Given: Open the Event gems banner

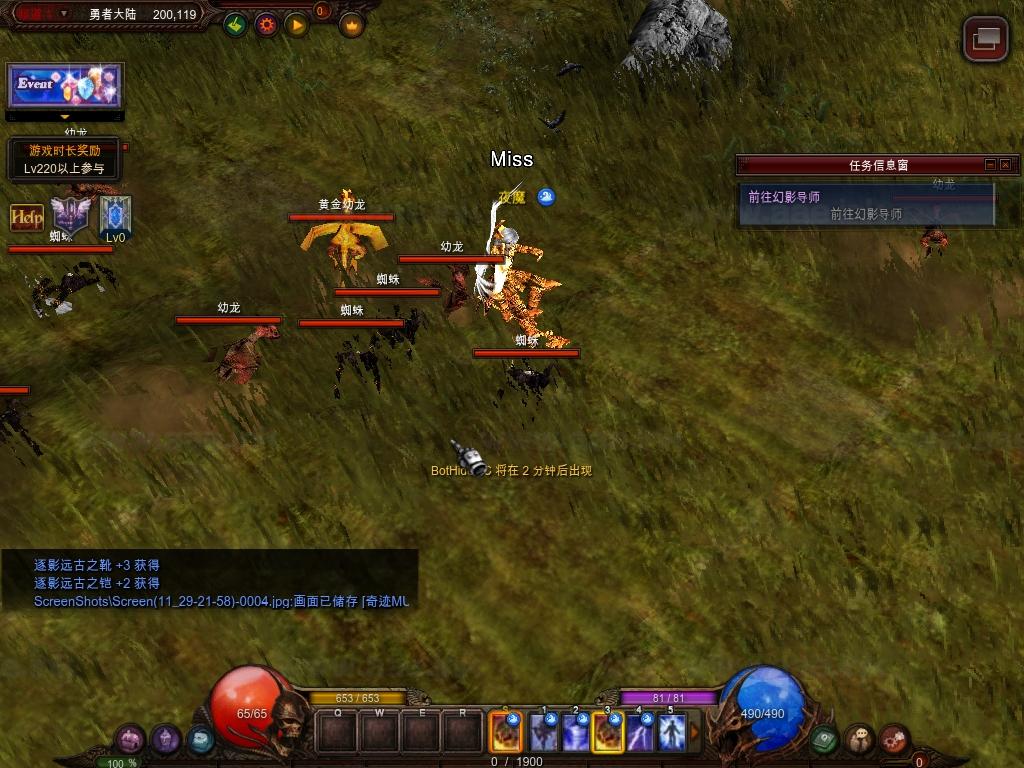Looking at the screenshot, I should [x=65, y=86].
